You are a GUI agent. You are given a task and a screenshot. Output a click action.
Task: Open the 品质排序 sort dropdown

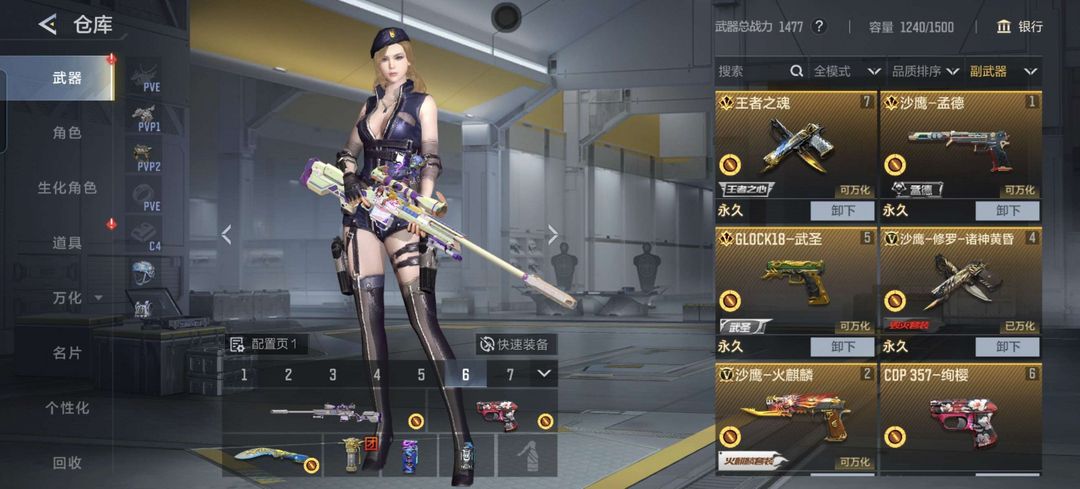[925, 71]
